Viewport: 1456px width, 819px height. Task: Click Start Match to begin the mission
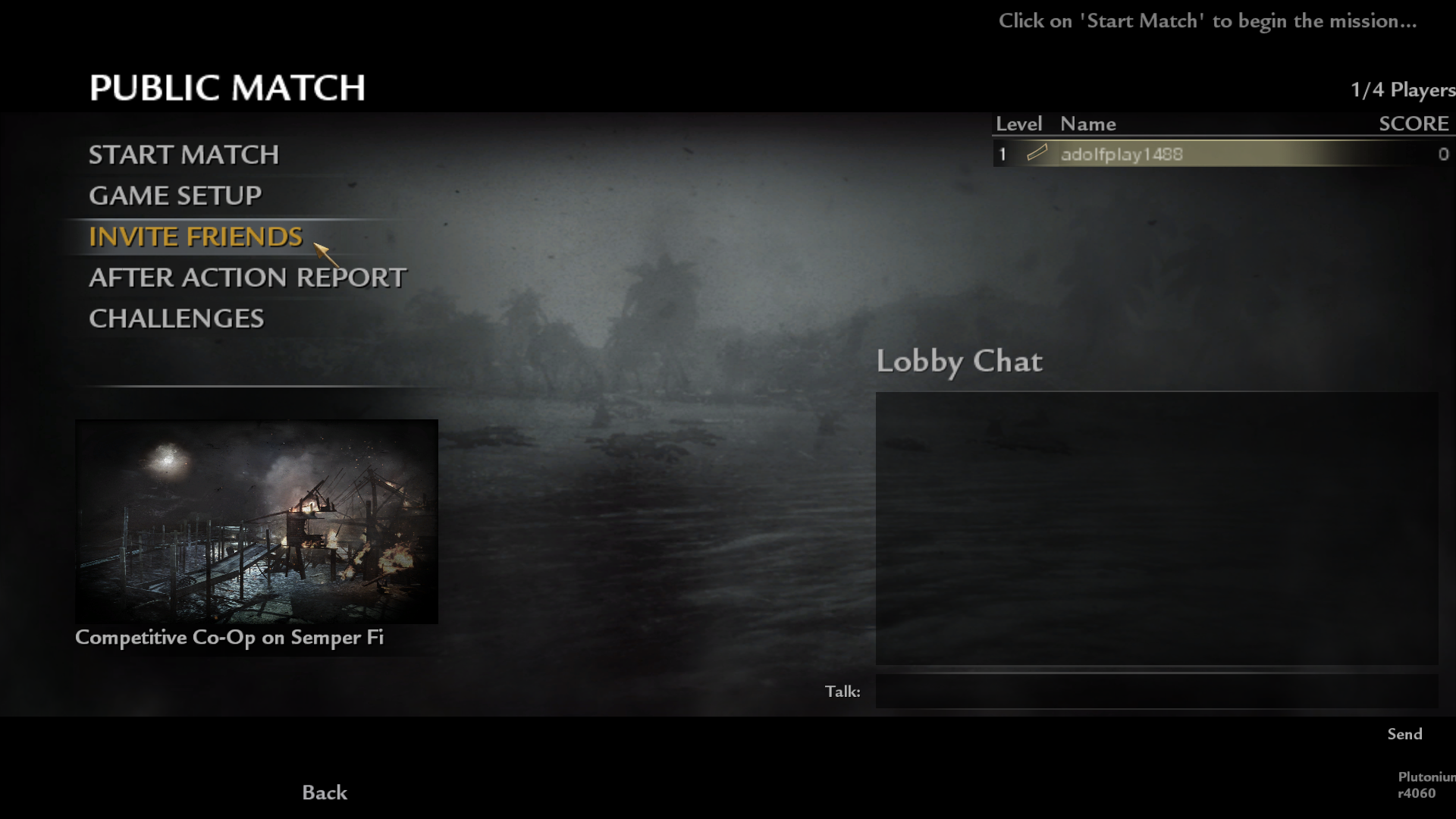(x=184, y=155)
